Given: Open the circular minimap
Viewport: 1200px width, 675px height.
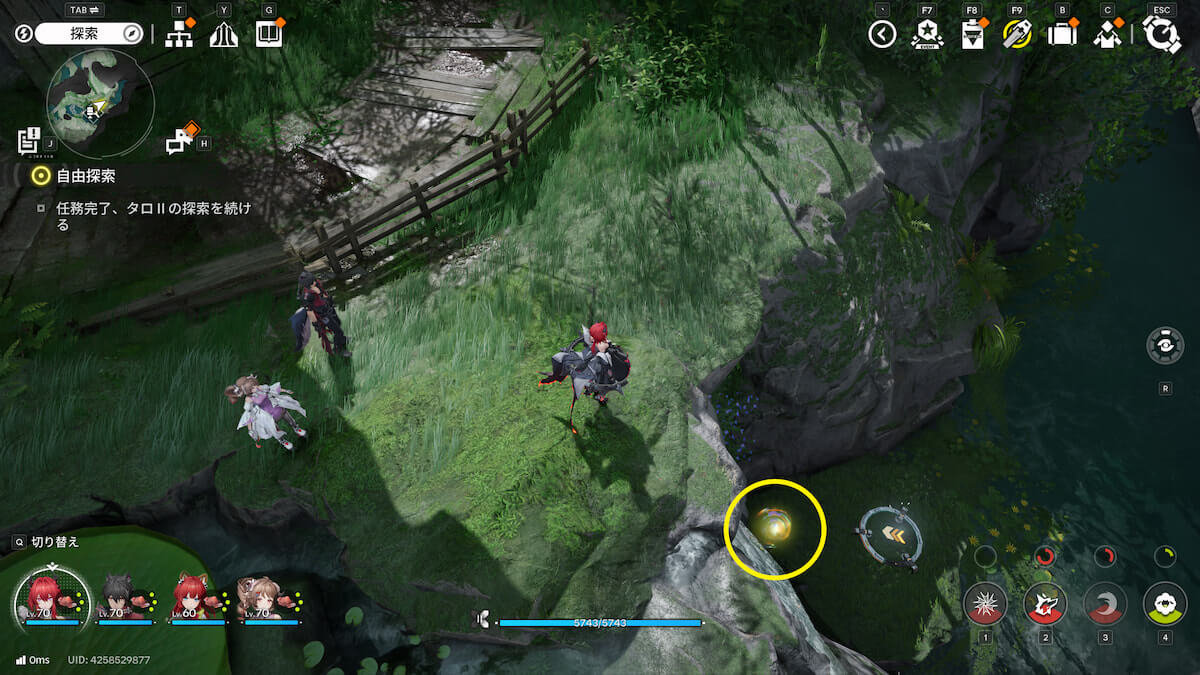Looking at the screenshot, I should click(x=100, y=104).
